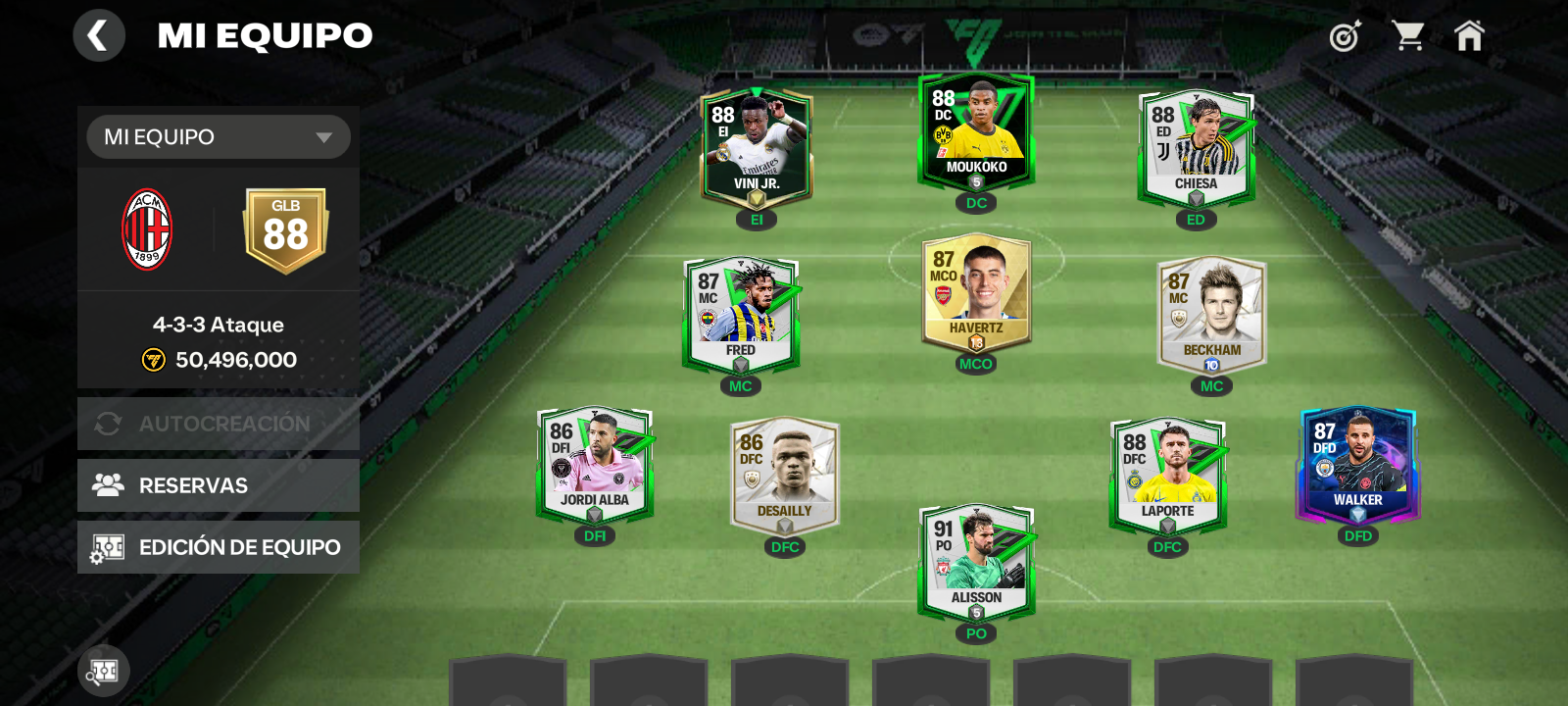Select the Desailly defender card

(784, 475)
